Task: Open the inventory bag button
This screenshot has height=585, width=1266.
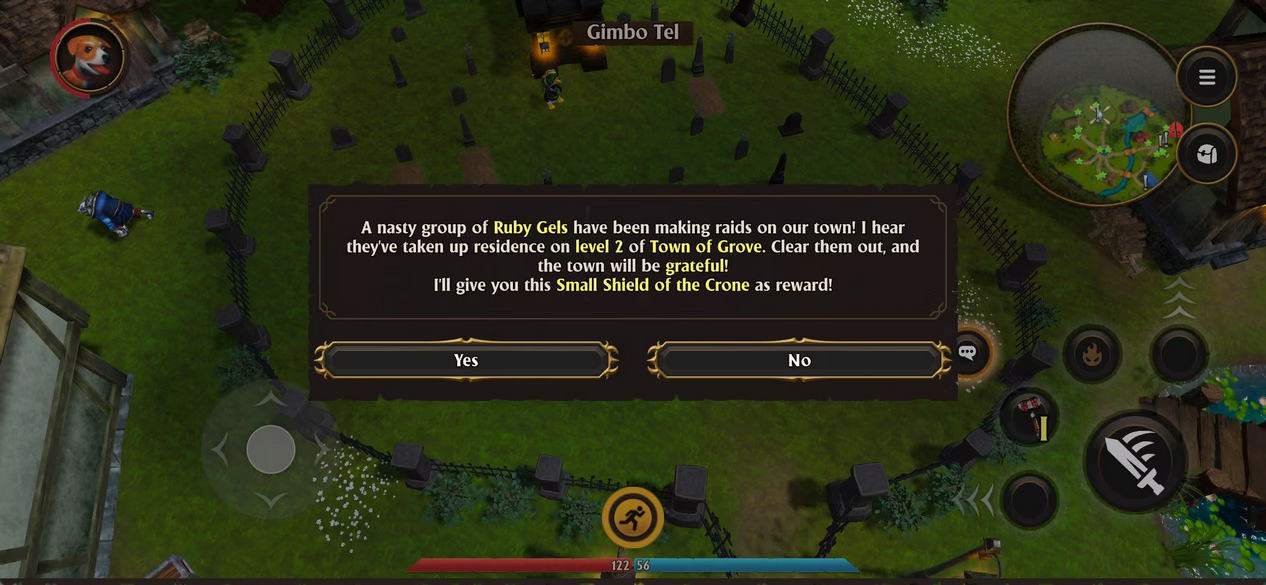Action: tap(1207, 154)
